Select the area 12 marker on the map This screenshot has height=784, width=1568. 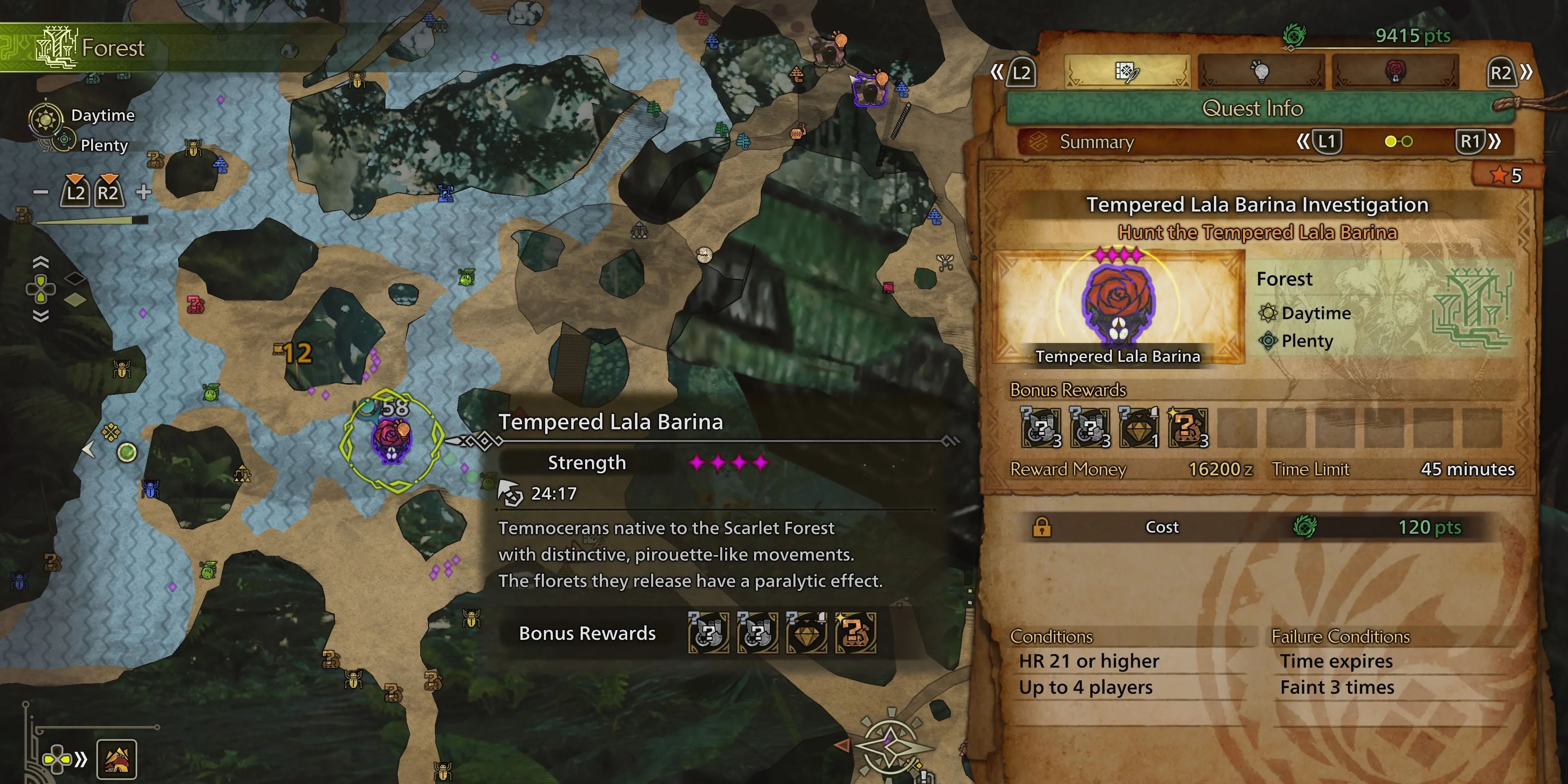click(294, 353)
